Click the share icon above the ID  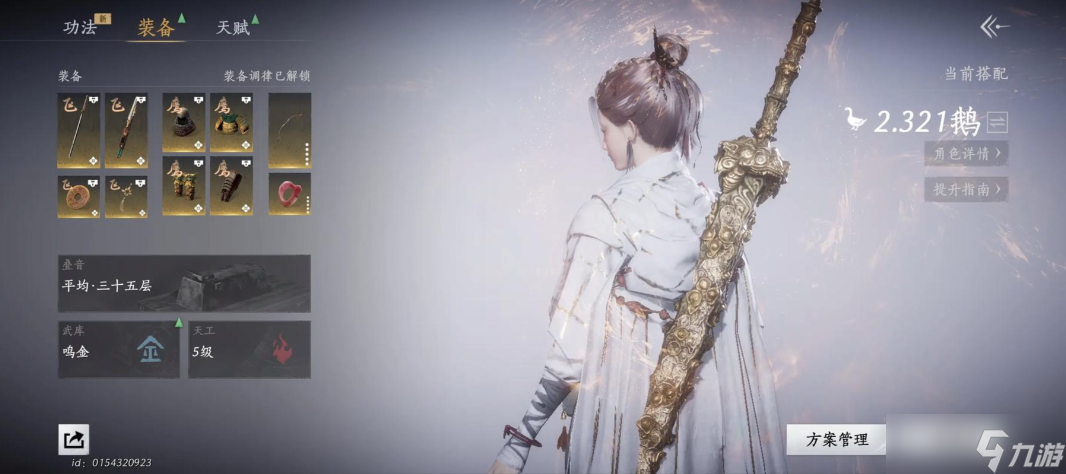73,439
